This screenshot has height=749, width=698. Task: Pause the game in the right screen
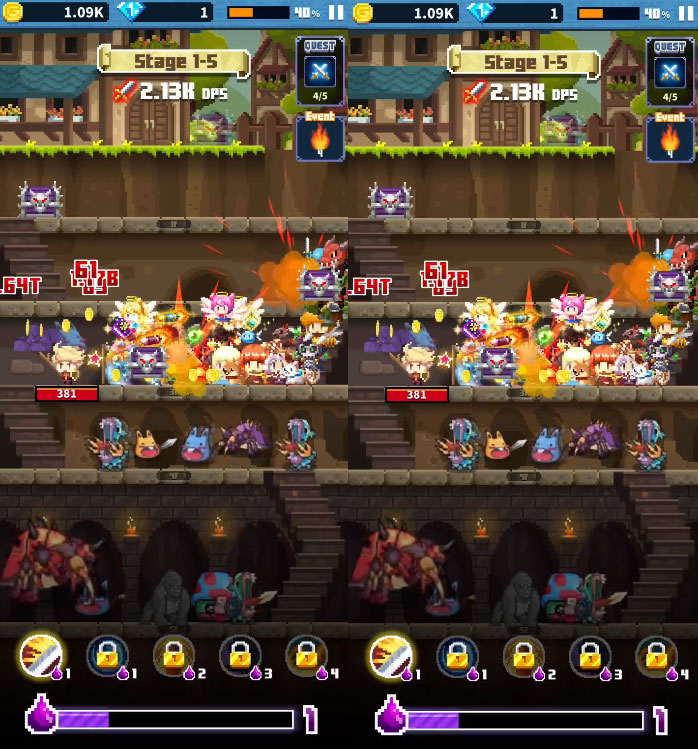coord(685,13)
